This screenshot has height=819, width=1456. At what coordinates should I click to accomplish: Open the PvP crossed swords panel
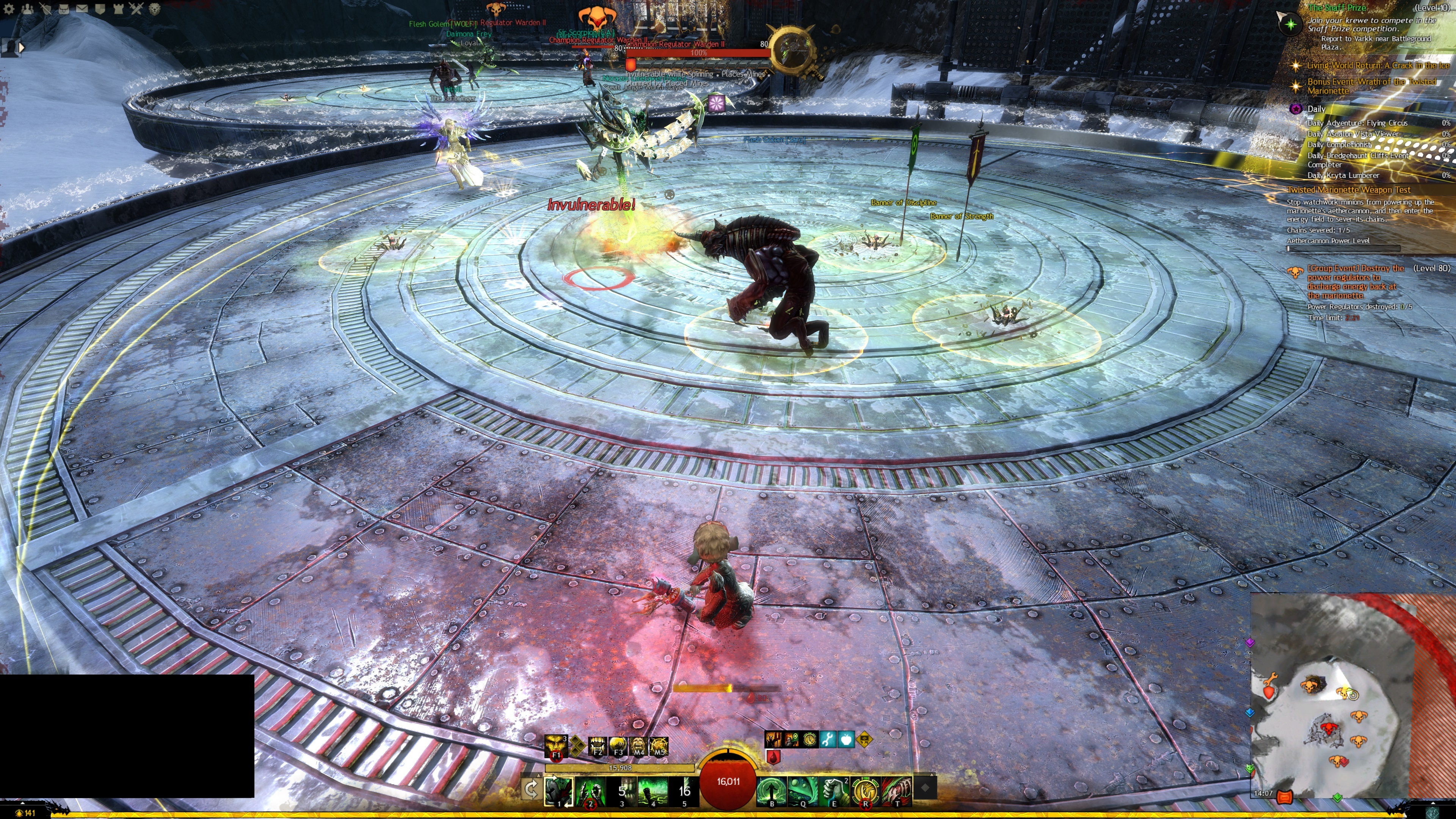[136, 8]
